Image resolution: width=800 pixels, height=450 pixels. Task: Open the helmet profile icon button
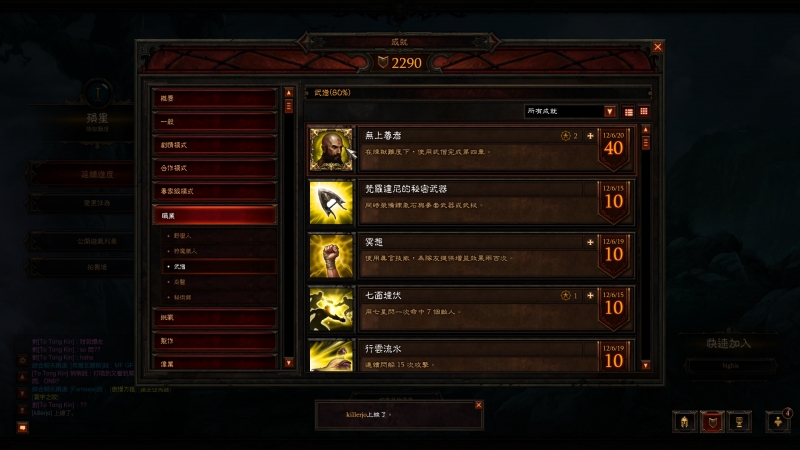[x=686, y=423]
